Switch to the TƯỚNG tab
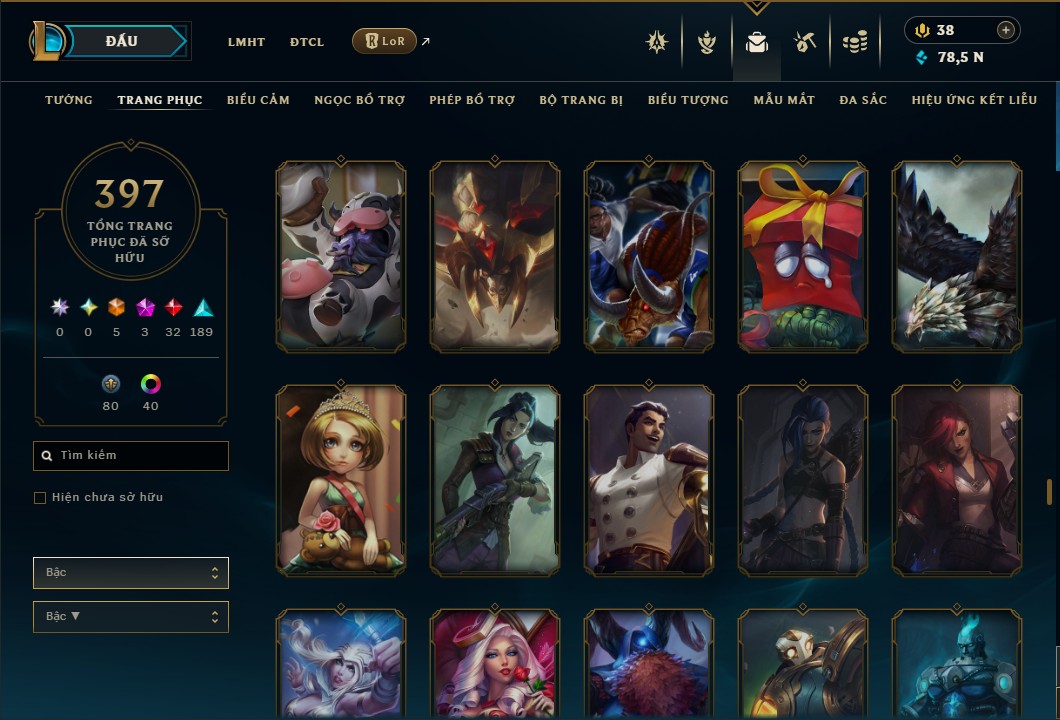The height and width of the screenshot is (720, 1060). pos(69,100)
